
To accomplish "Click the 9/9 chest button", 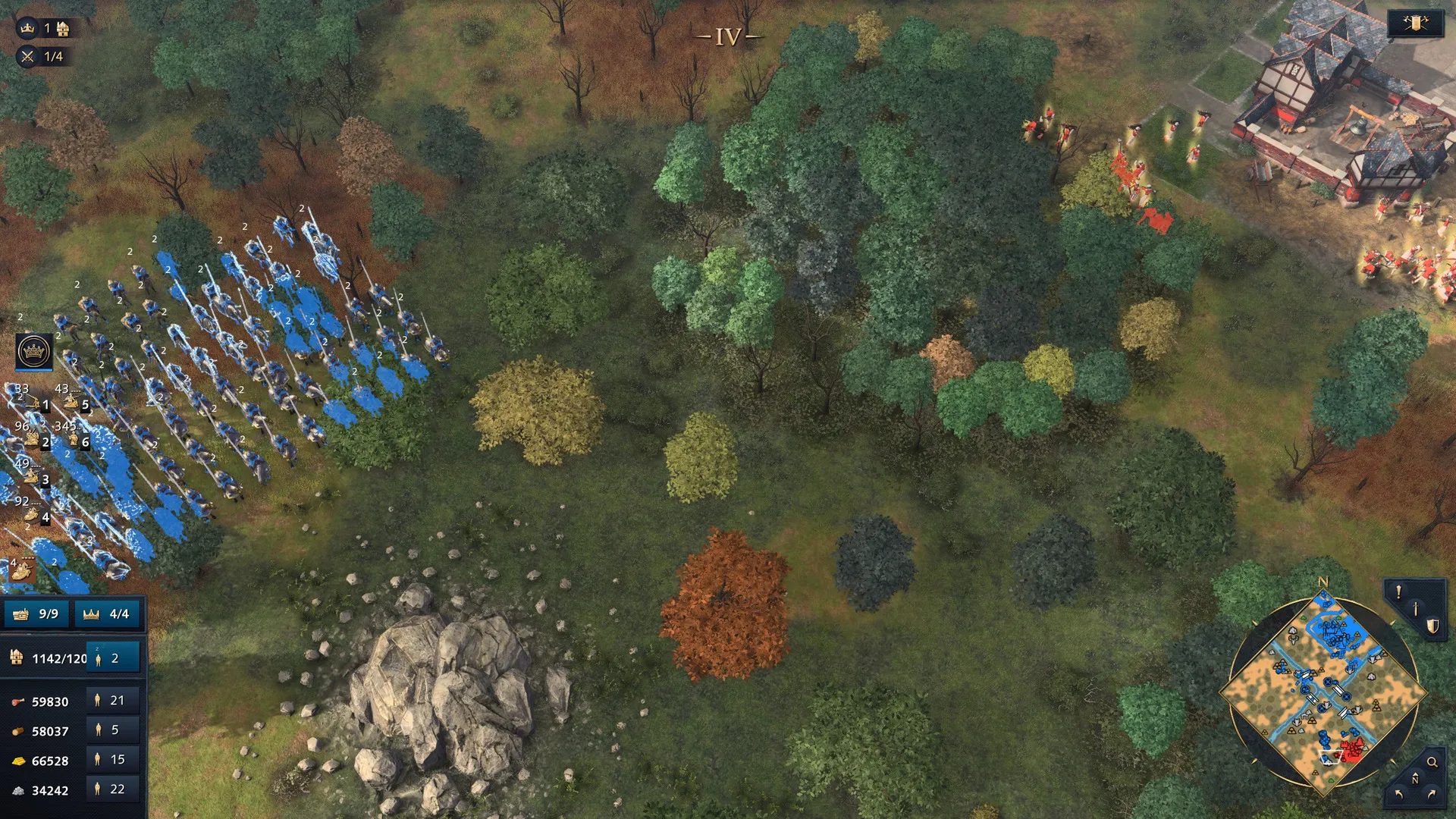I will click(37, 613).
